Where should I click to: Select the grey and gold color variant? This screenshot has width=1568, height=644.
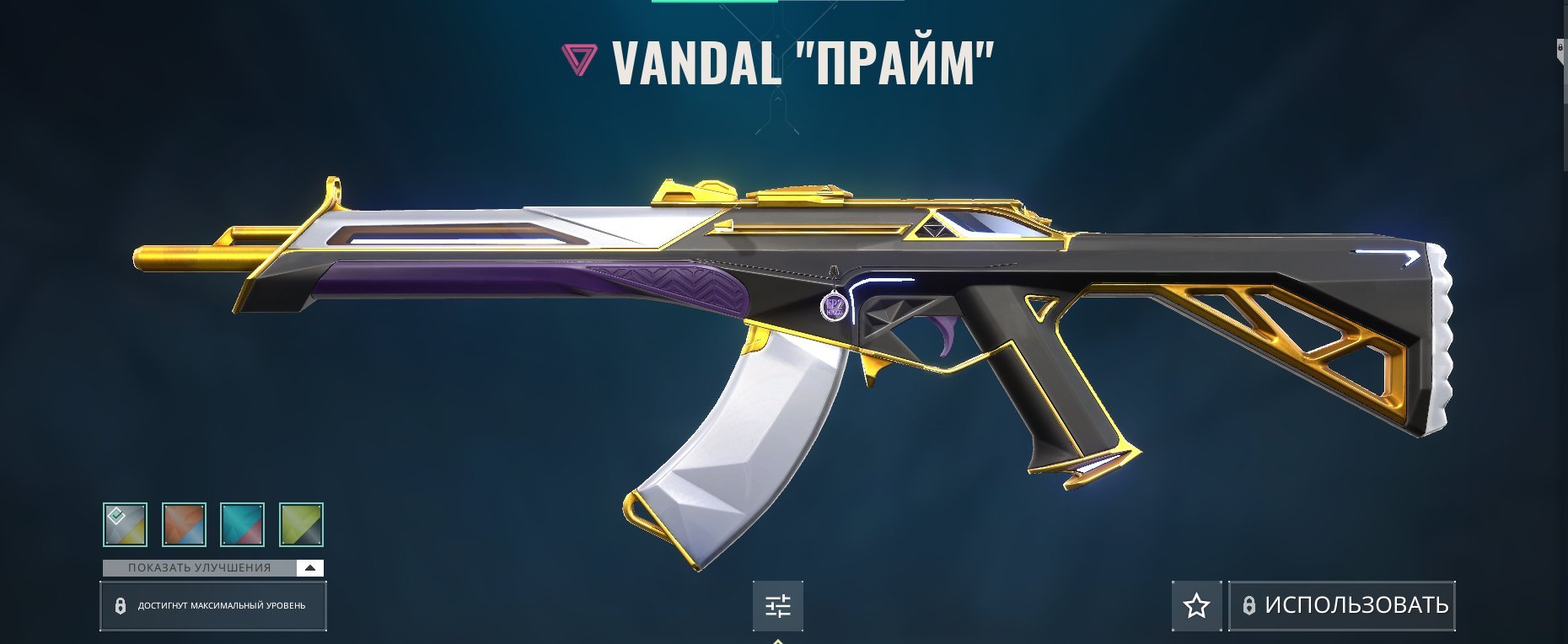click(125, 524)
